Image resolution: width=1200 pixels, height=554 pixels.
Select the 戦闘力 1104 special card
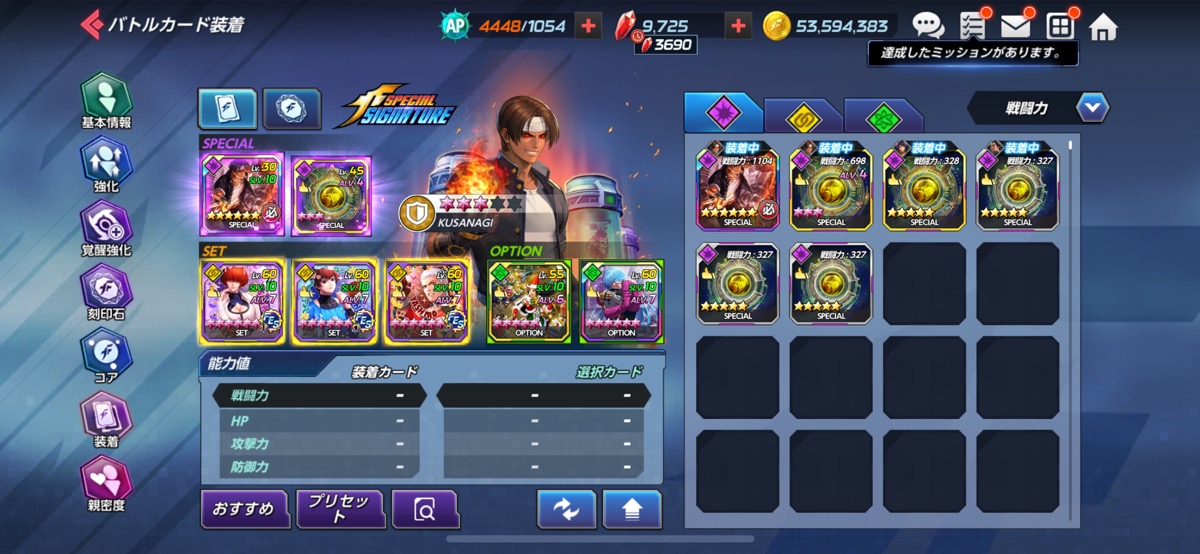[x=738, y=186]
